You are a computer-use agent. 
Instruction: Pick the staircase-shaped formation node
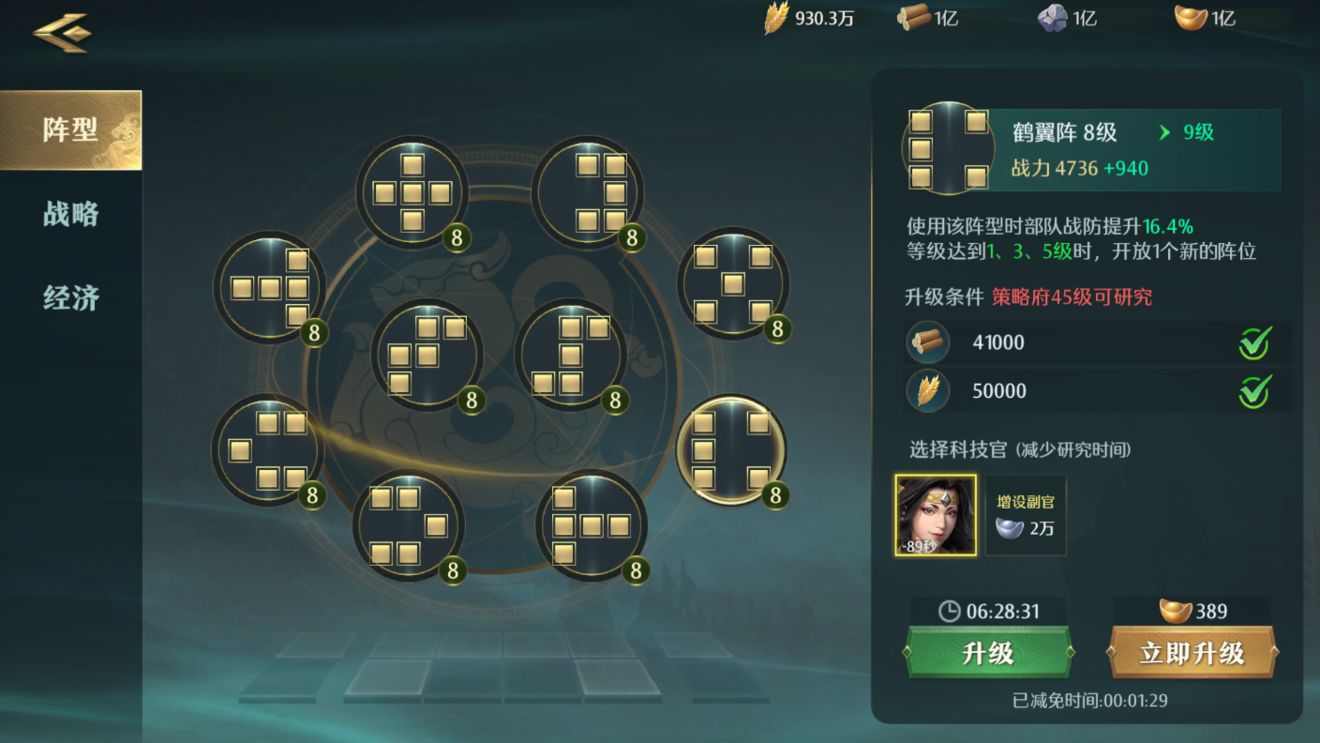tap(427, 355)
